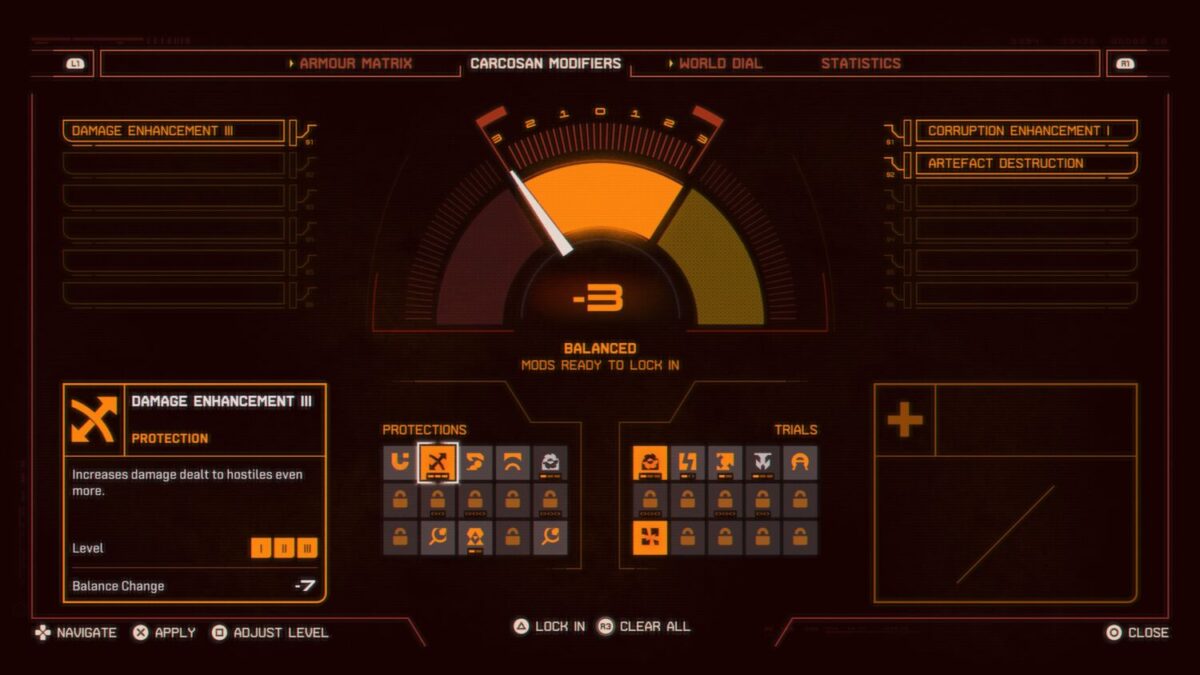Click the crossed arrows Damage Enhancement icon
Screen dimensions: 1200x675
pos(438,462)
